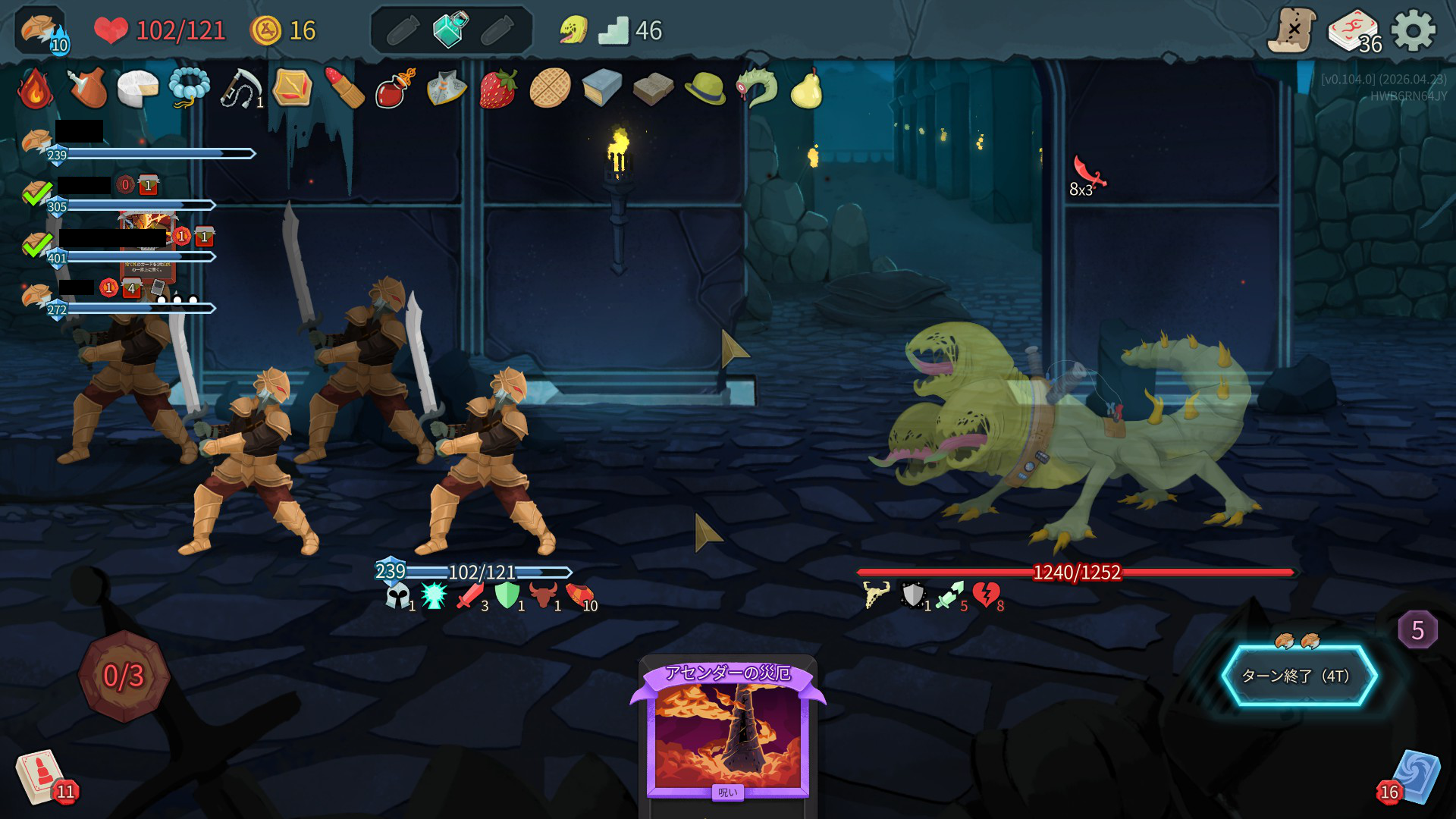
Task: Inspect the green bowler hat relic
Action: point(704,89)
